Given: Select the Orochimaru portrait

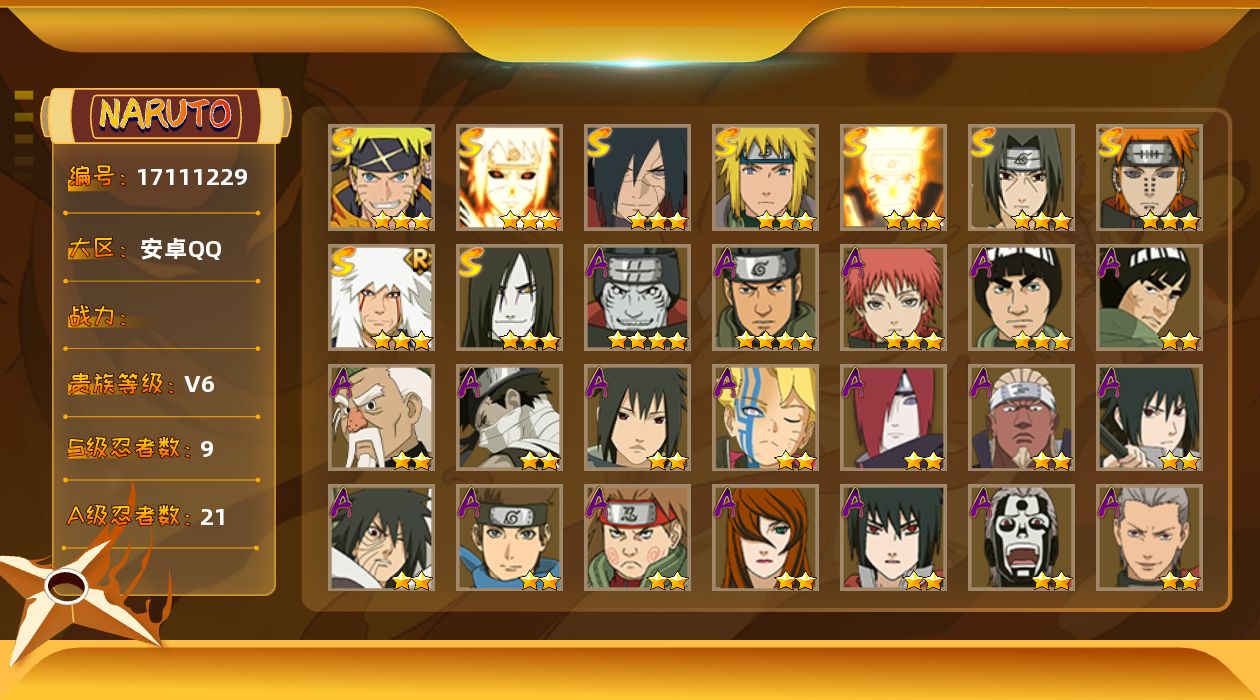Looking at the screenshot, I should [x=509, y=297].
